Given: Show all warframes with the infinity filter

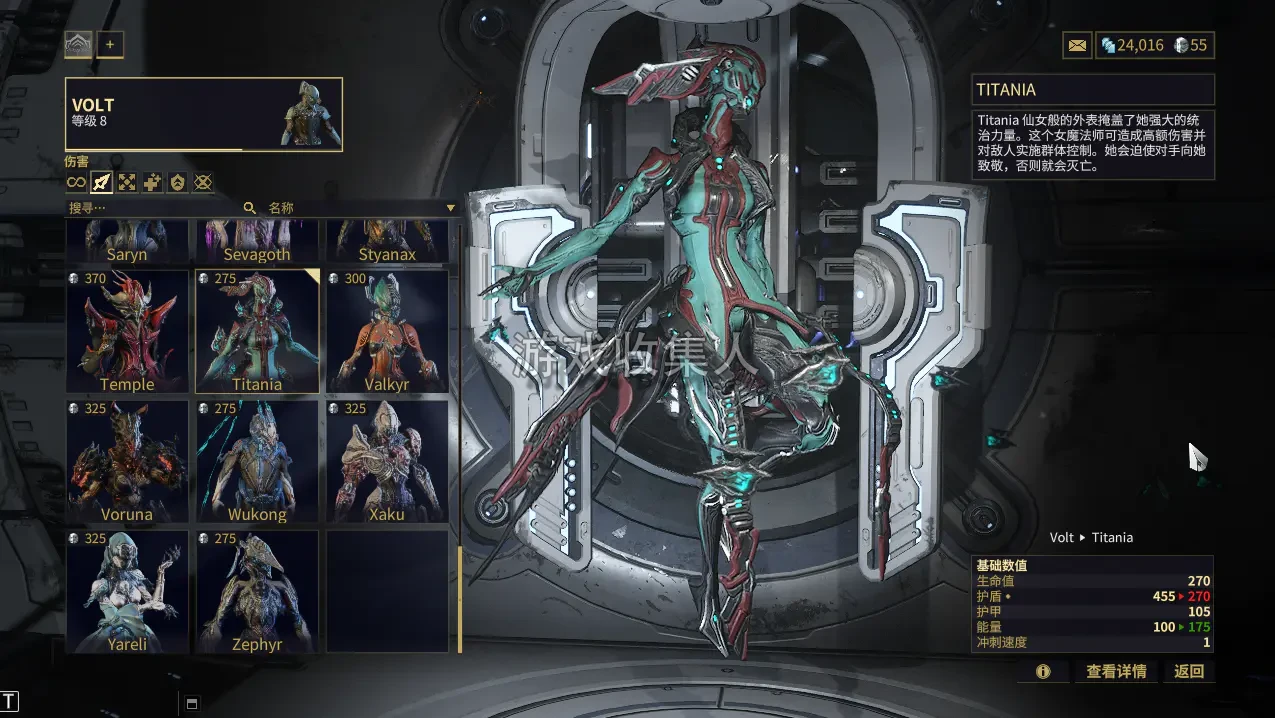Looking at the screenshot, I should click(76, 182).
